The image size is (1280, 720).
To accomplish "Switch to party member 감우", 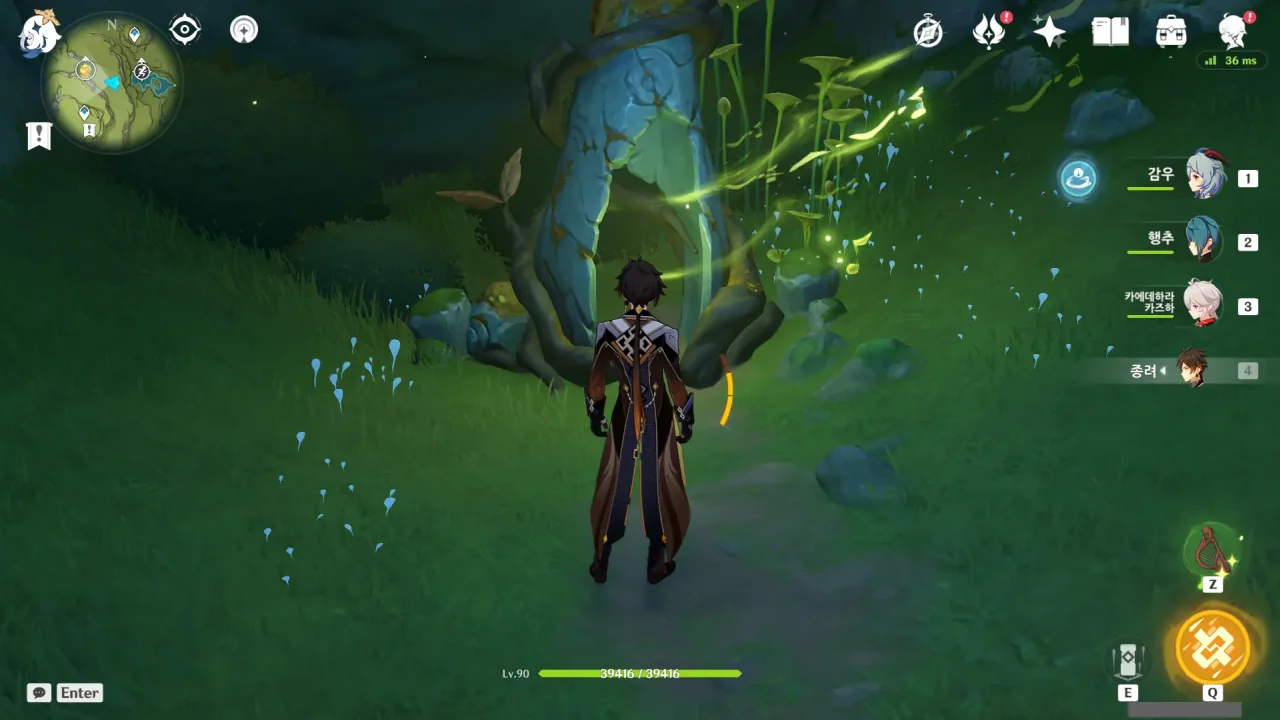I will [x=1204, y=176].
